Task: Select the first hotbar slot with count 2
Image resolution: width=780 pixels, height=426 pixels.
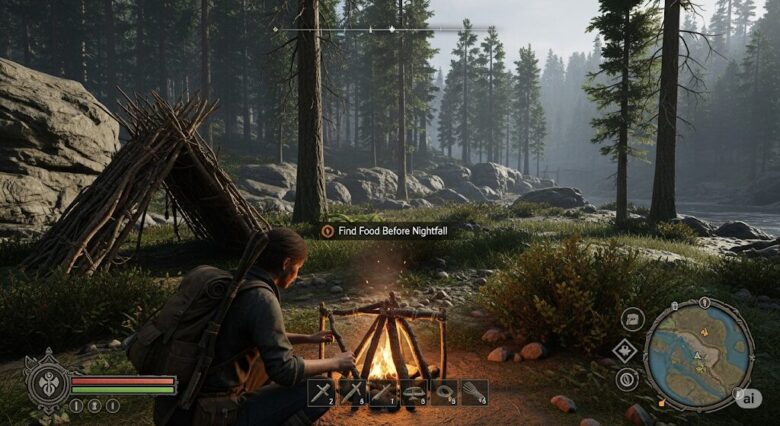Action: tap(321, 393)
